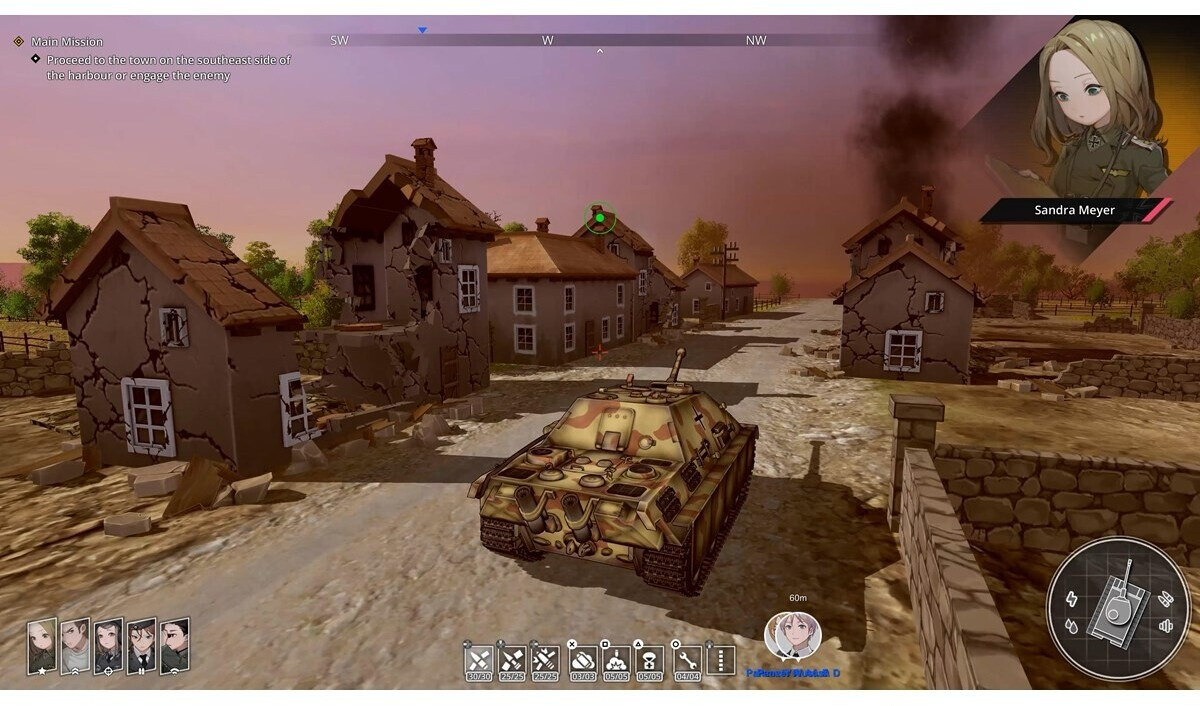Click the lightning bolt tank status icon
Viewport: 1200px width, 706px height.
[1073, 599]
